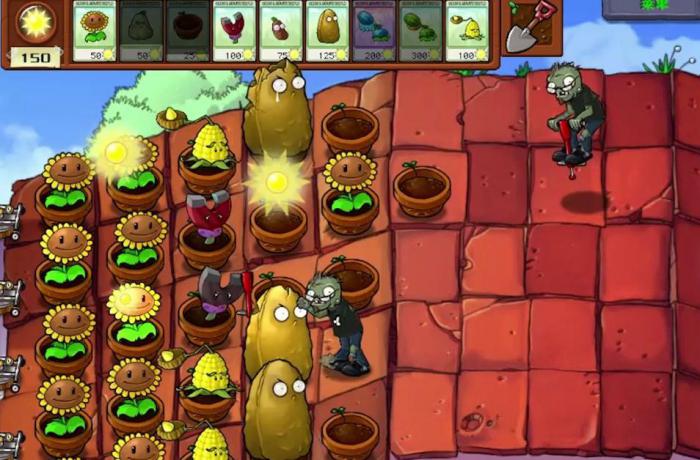Pick the Coffee Bean seed packet
Viewport: 700px width, 460px height.
(x=282, y=31)
